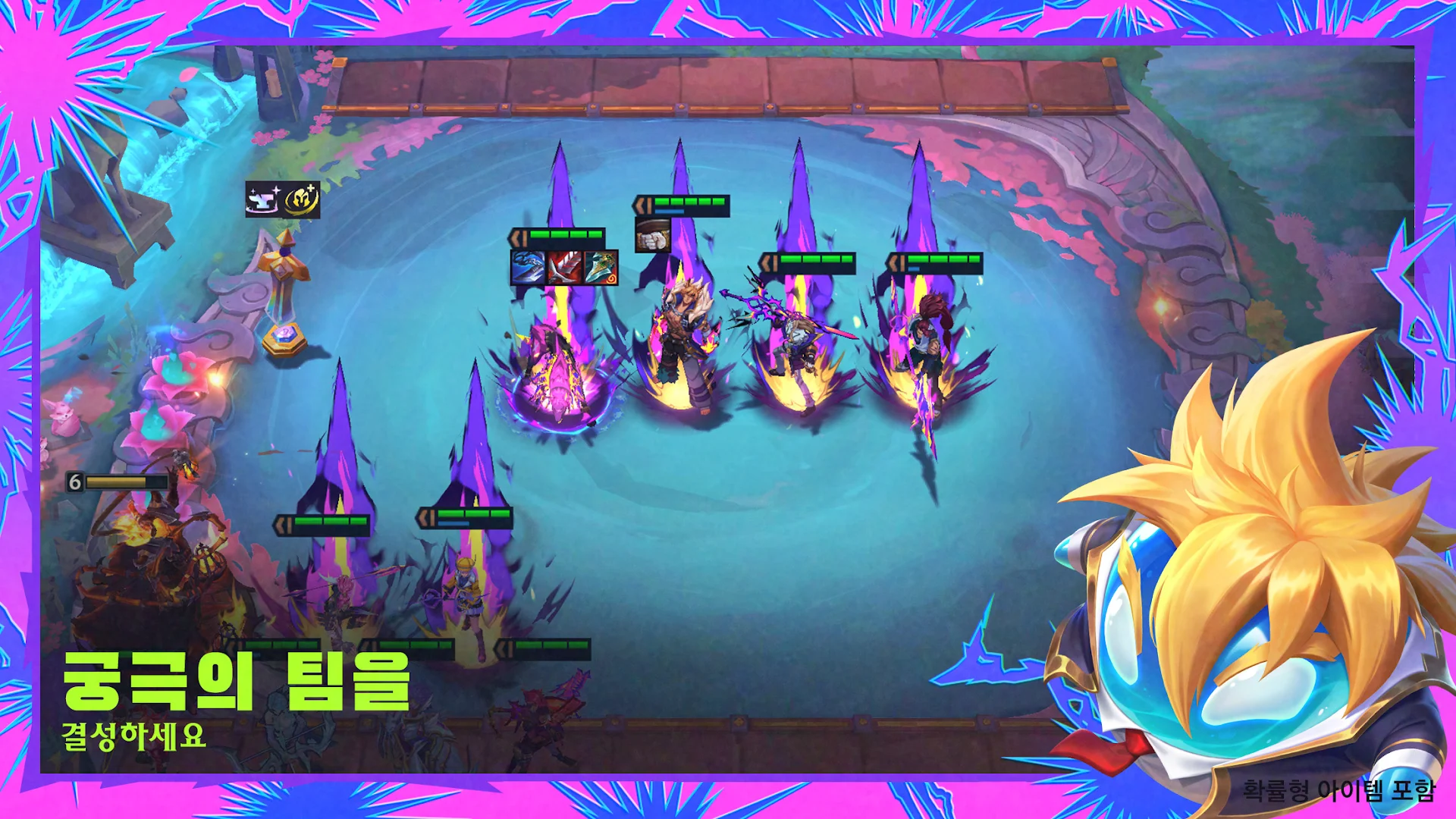Tap the red Bloodthirster blade item icon
This screenshot has height=819, width=1456.
point(564,268)
